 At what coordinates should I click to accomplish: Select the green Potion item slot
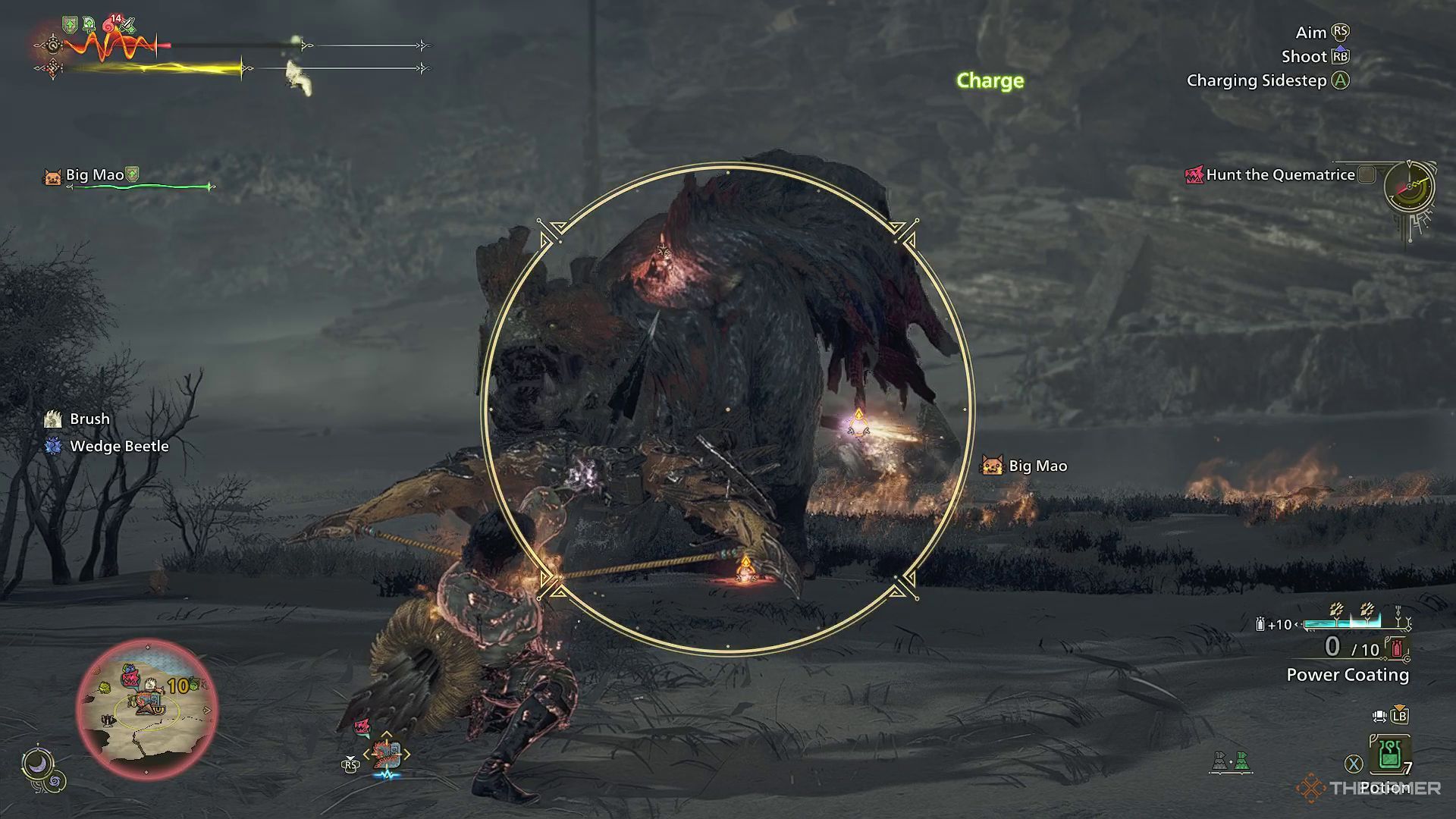tap(1389, 755)
